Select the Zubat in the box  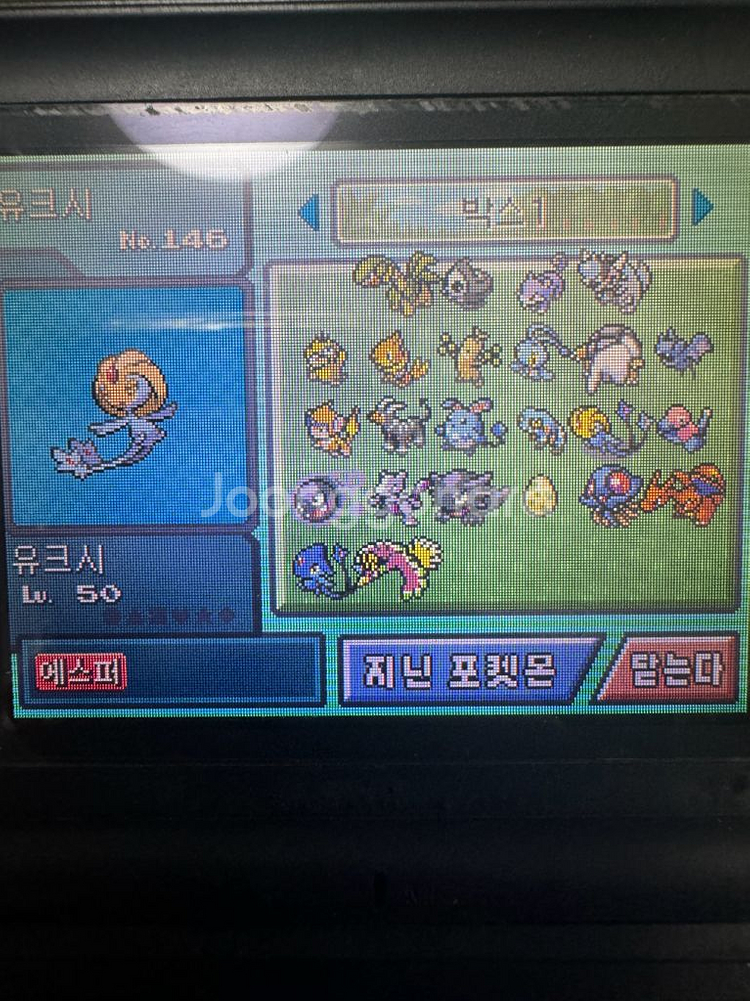click(684, 349)
